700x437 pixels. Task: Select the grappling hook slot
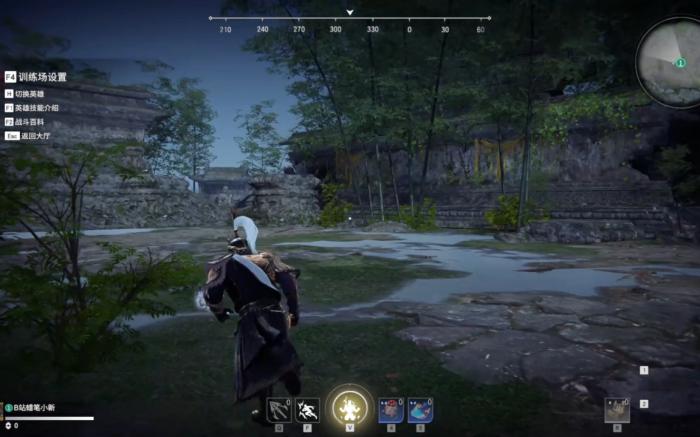click(x=279, y=409)
